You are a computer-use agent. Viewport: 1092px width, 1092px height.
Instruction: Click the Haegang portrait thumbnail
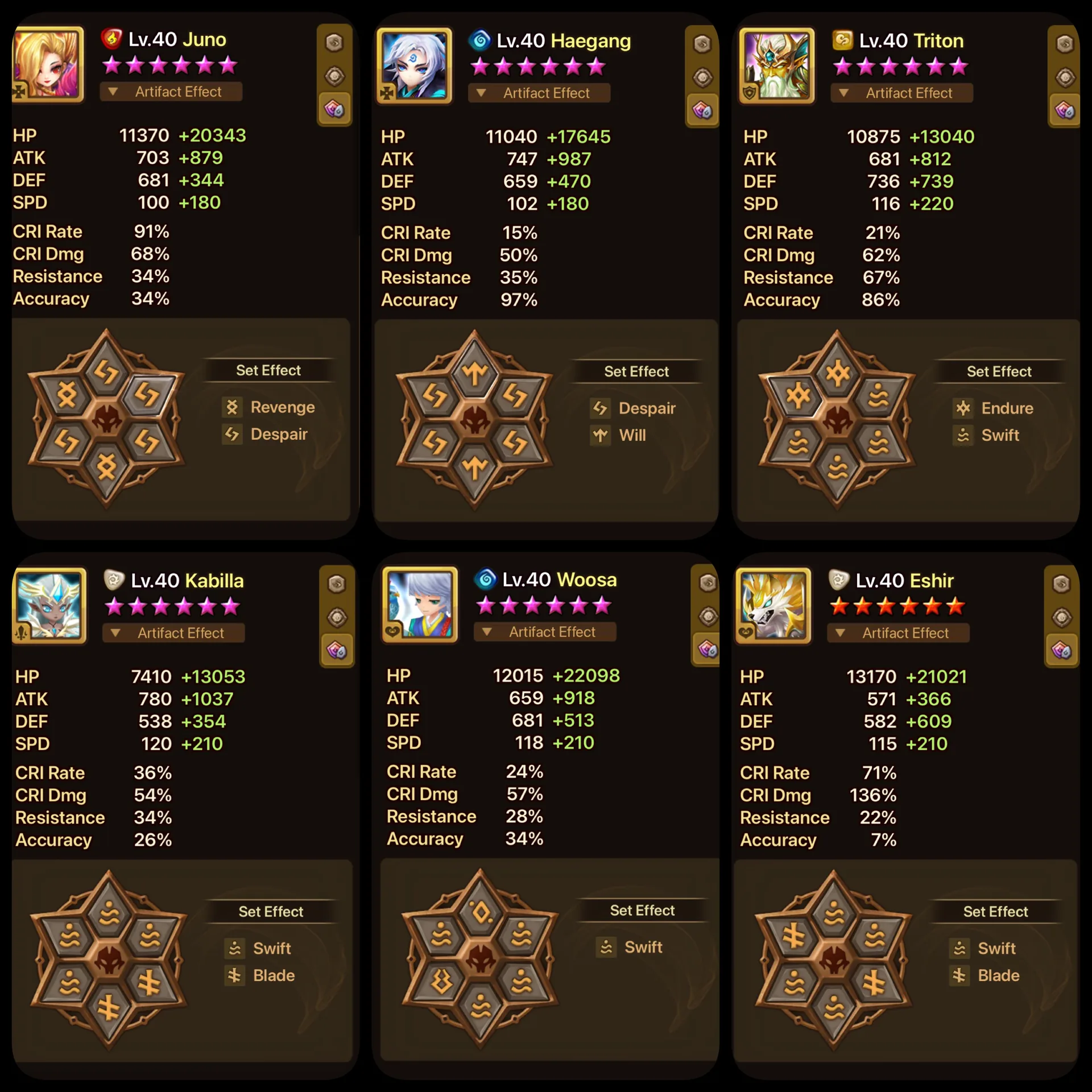pyautogui.click(x=414, y=65)
